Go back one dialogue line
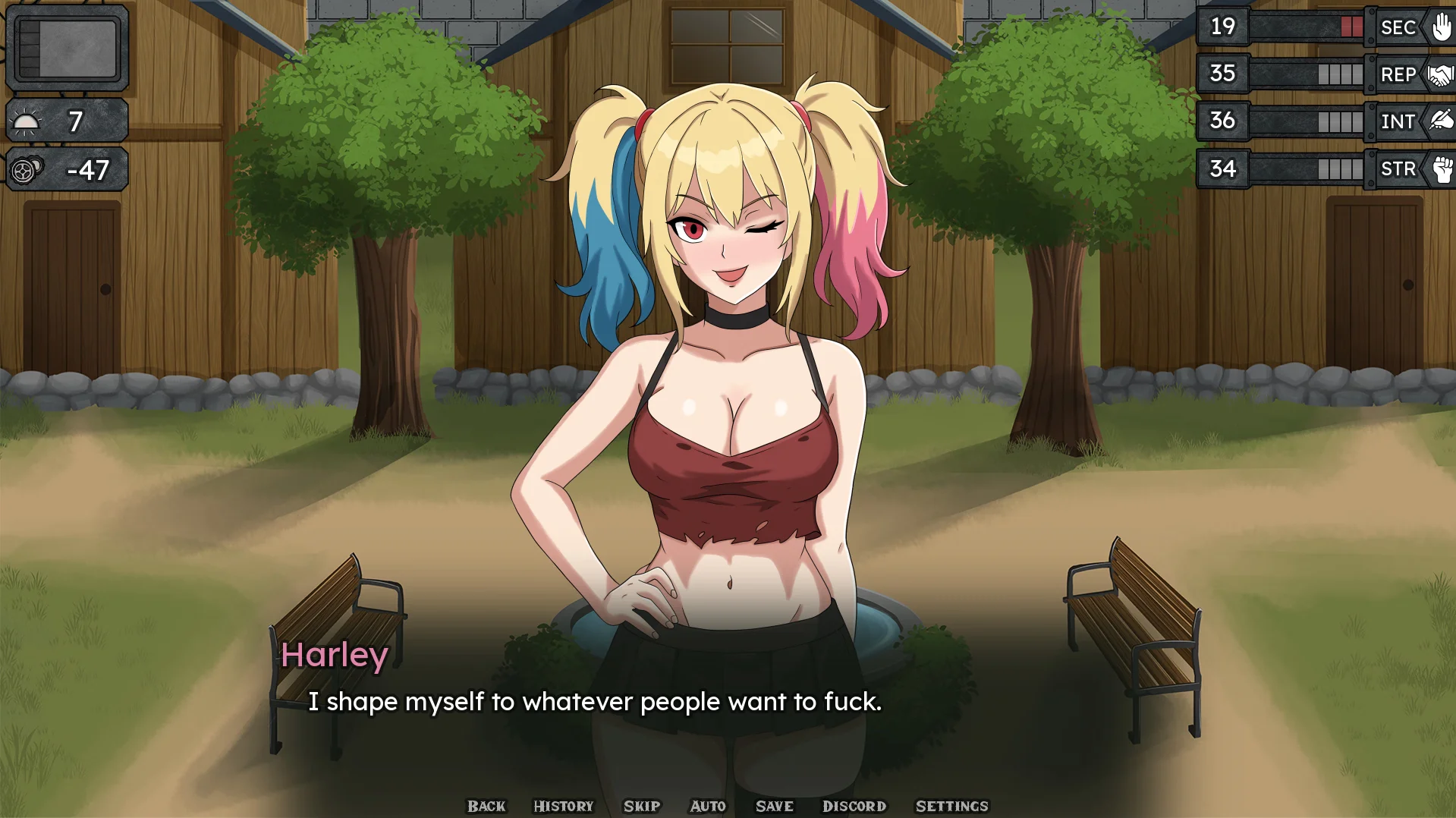Screen dimensions: 1456x818 486,806
